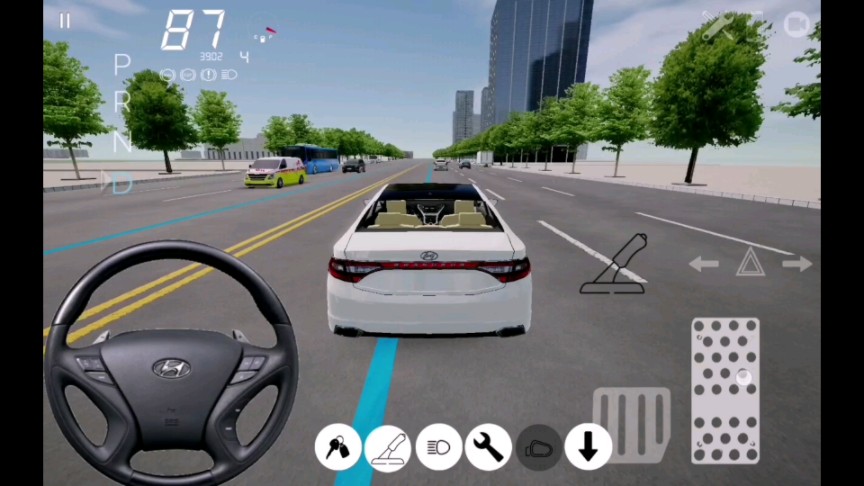
Task: Activate the left turn signal arrow
Action: [704, 264]
